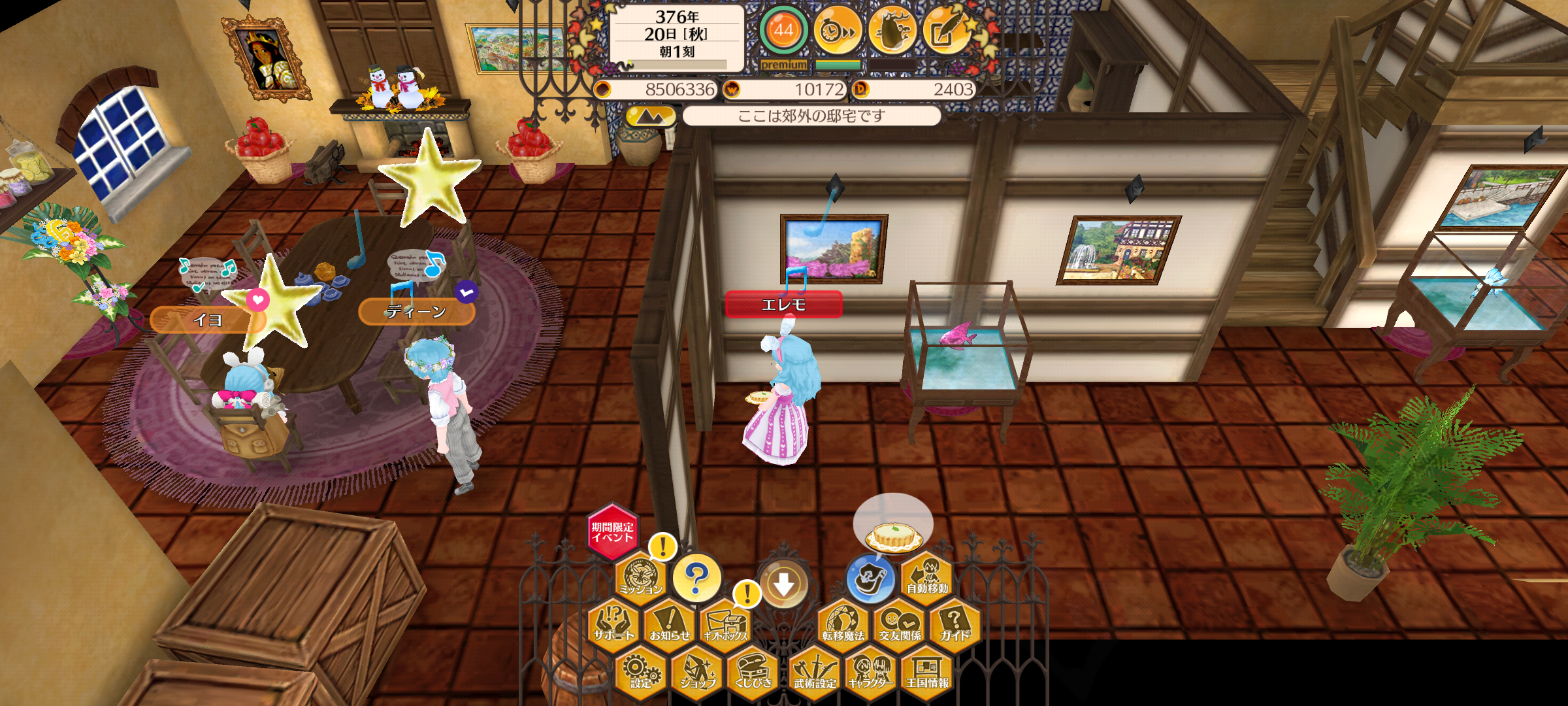Visit the ショップ shop
Image resolution: width=1568 pixels, height=706 pixels.
click(x=697, y=672)
